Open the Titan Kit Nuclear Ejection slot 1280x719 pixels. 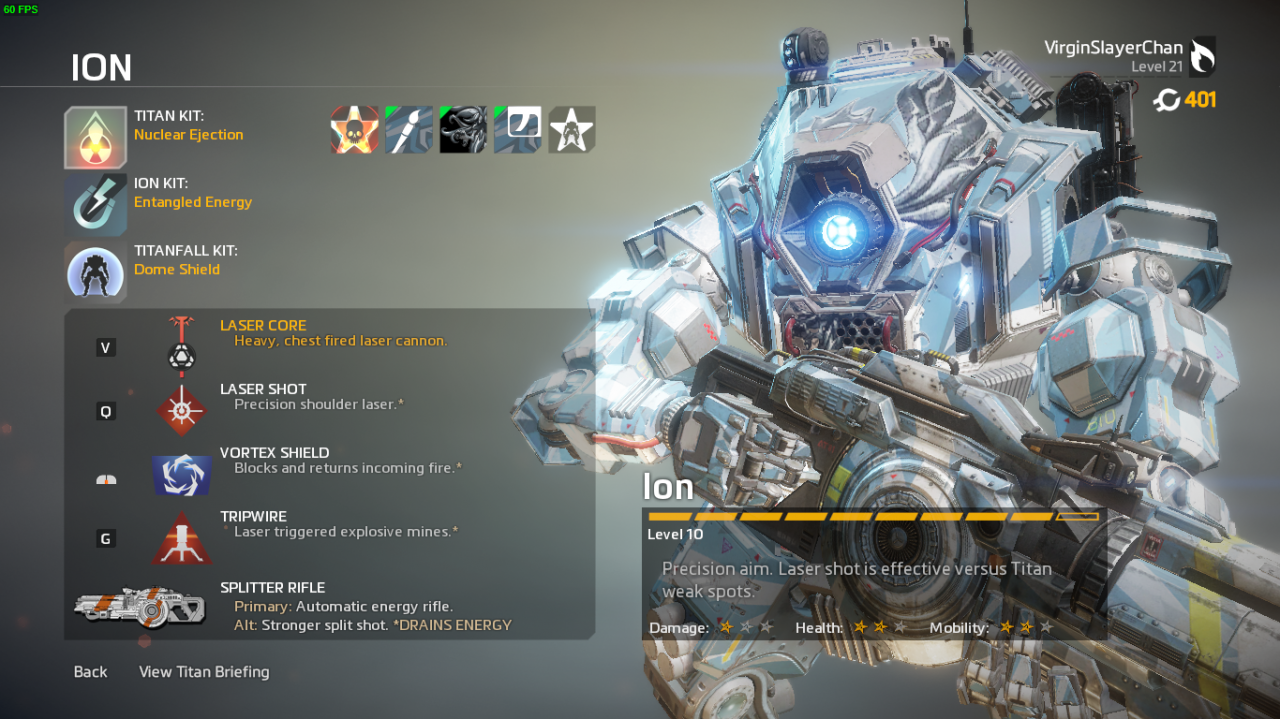click(x=96, y=137)
